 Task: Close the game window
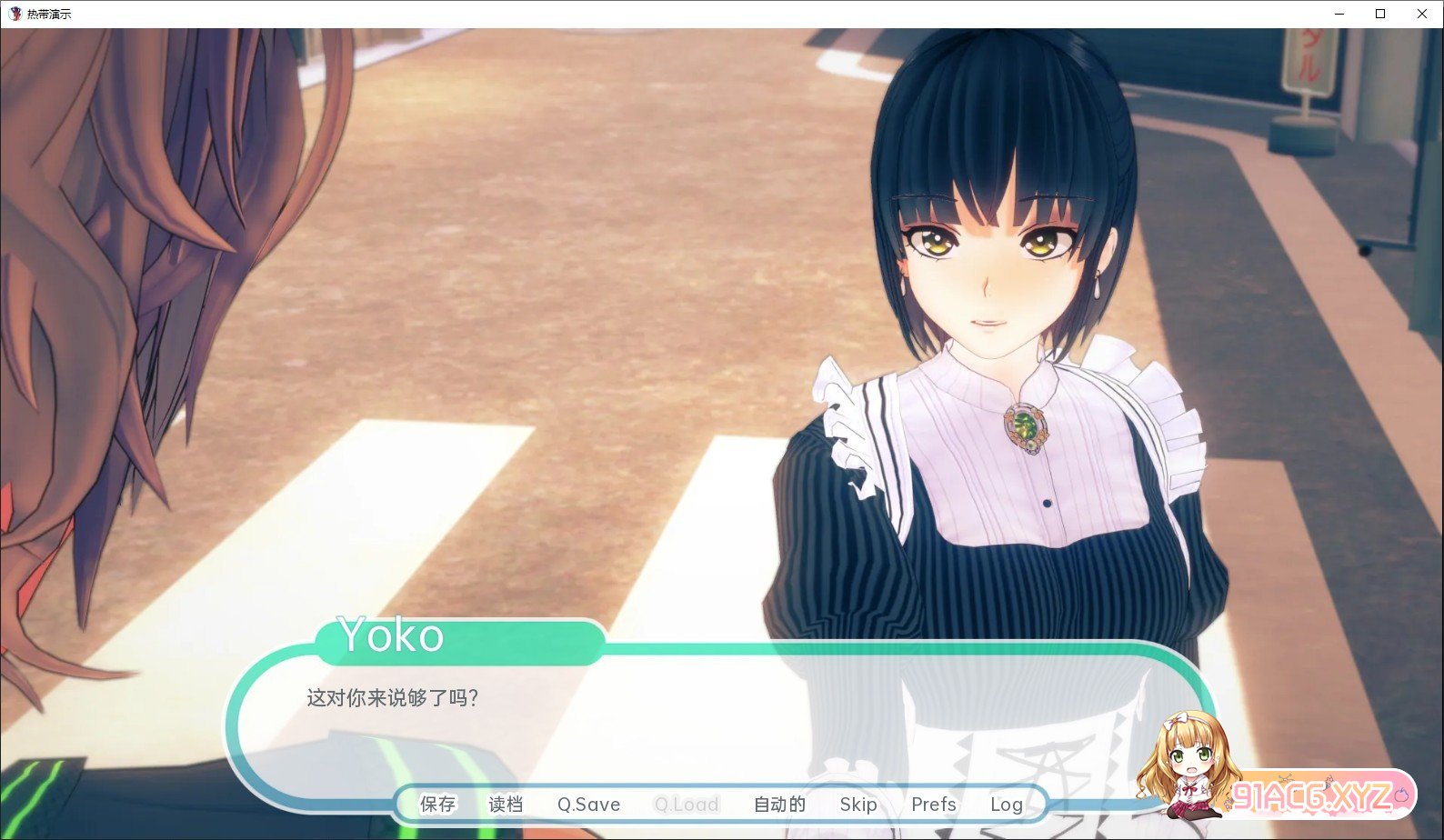coord(1422,14)
